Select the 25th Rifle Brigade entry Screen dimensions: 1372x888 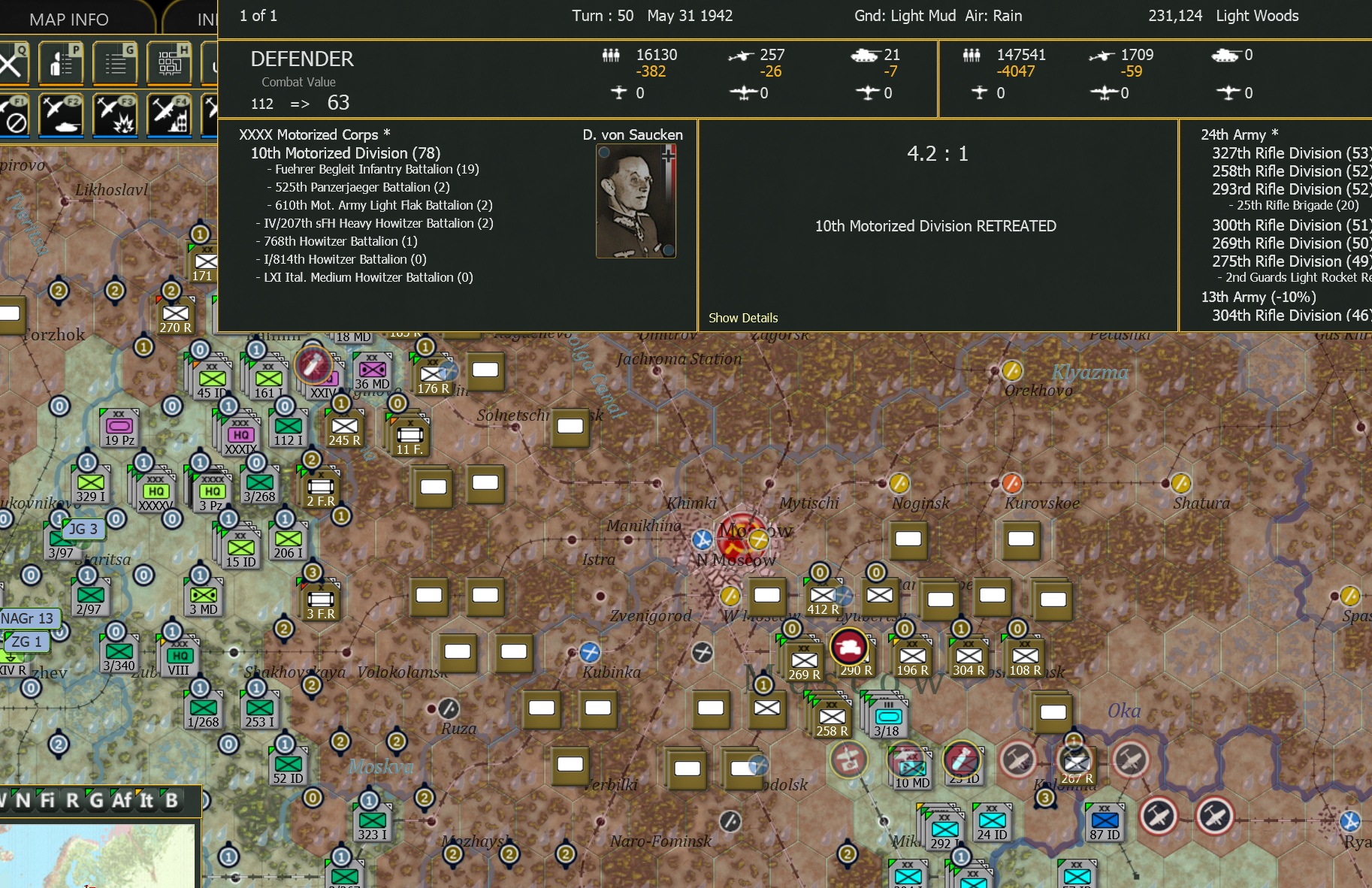tap(1294, 204)
